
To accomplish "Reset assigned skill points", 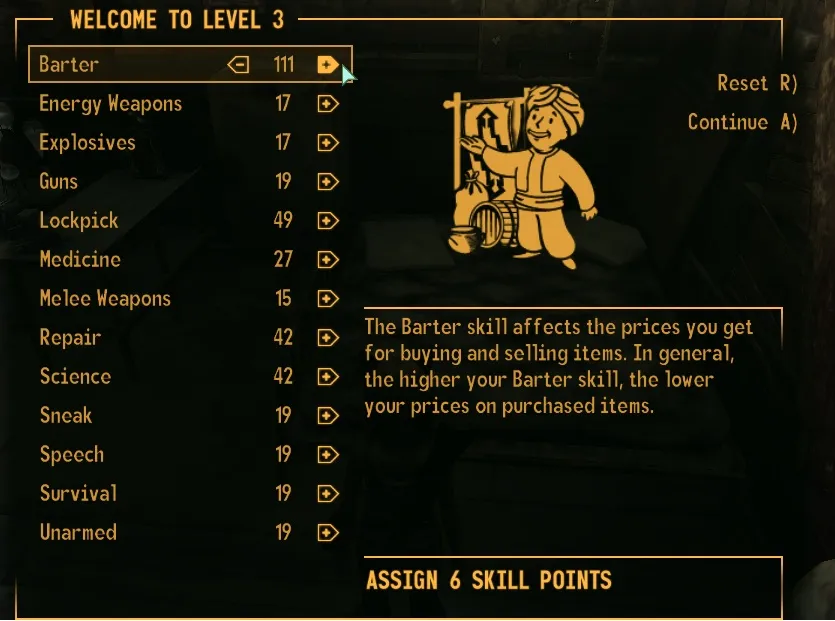I will pyautogui.click(x=757, y=83).
